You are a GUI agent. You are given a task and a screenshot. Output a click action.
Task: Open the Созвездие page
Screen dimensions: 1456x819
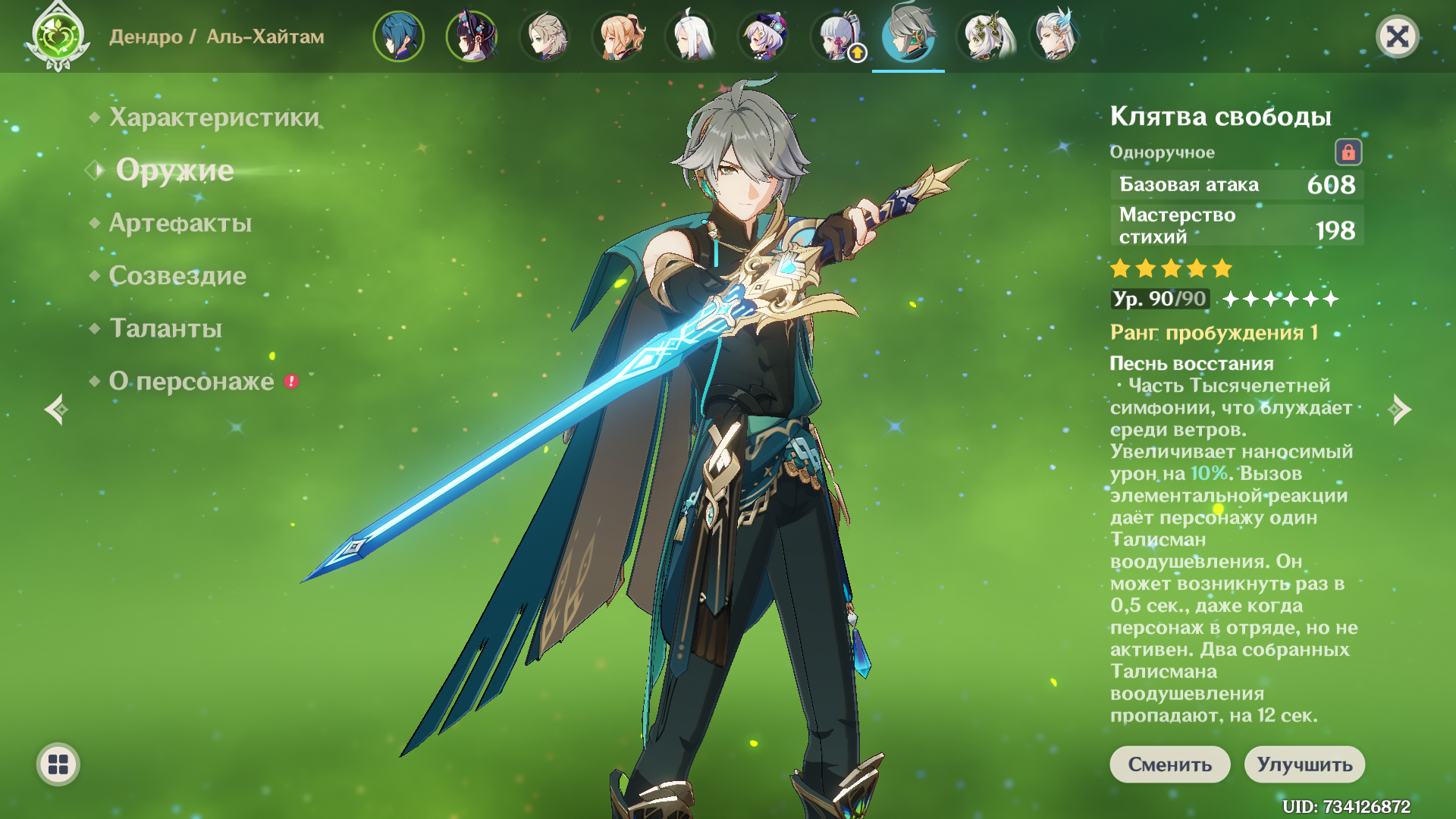pos(177,275)
